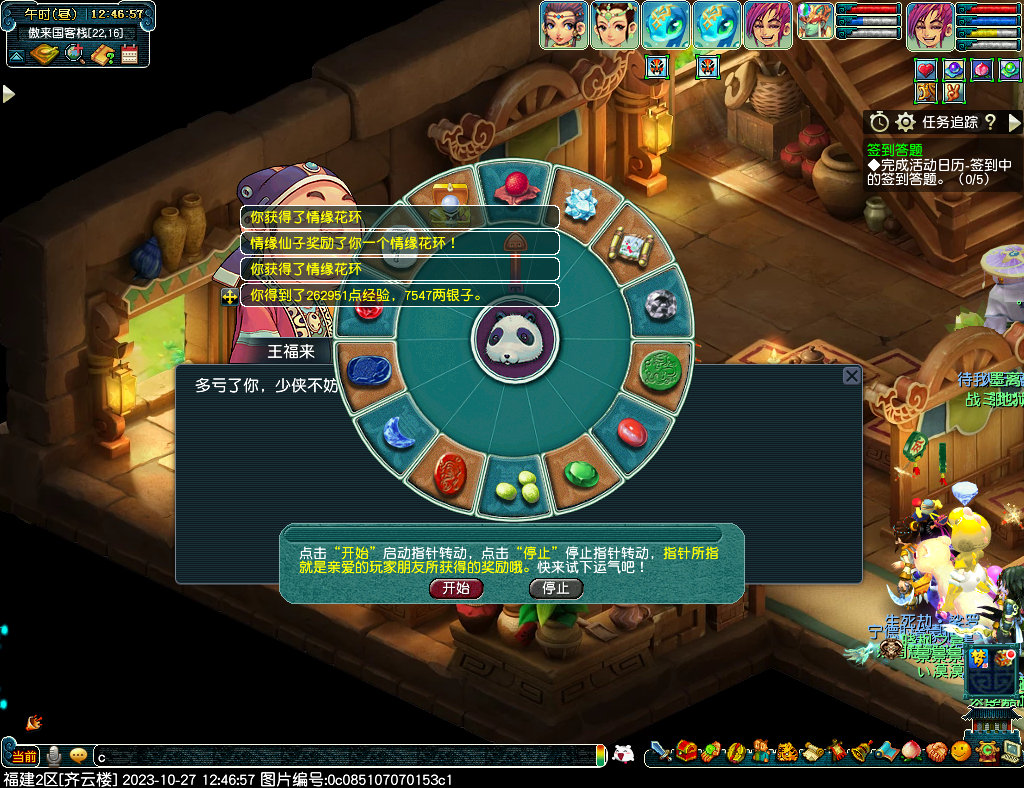Click the 停止 button to stop the pointer
1024x788 pixels.
pos(556,588)
